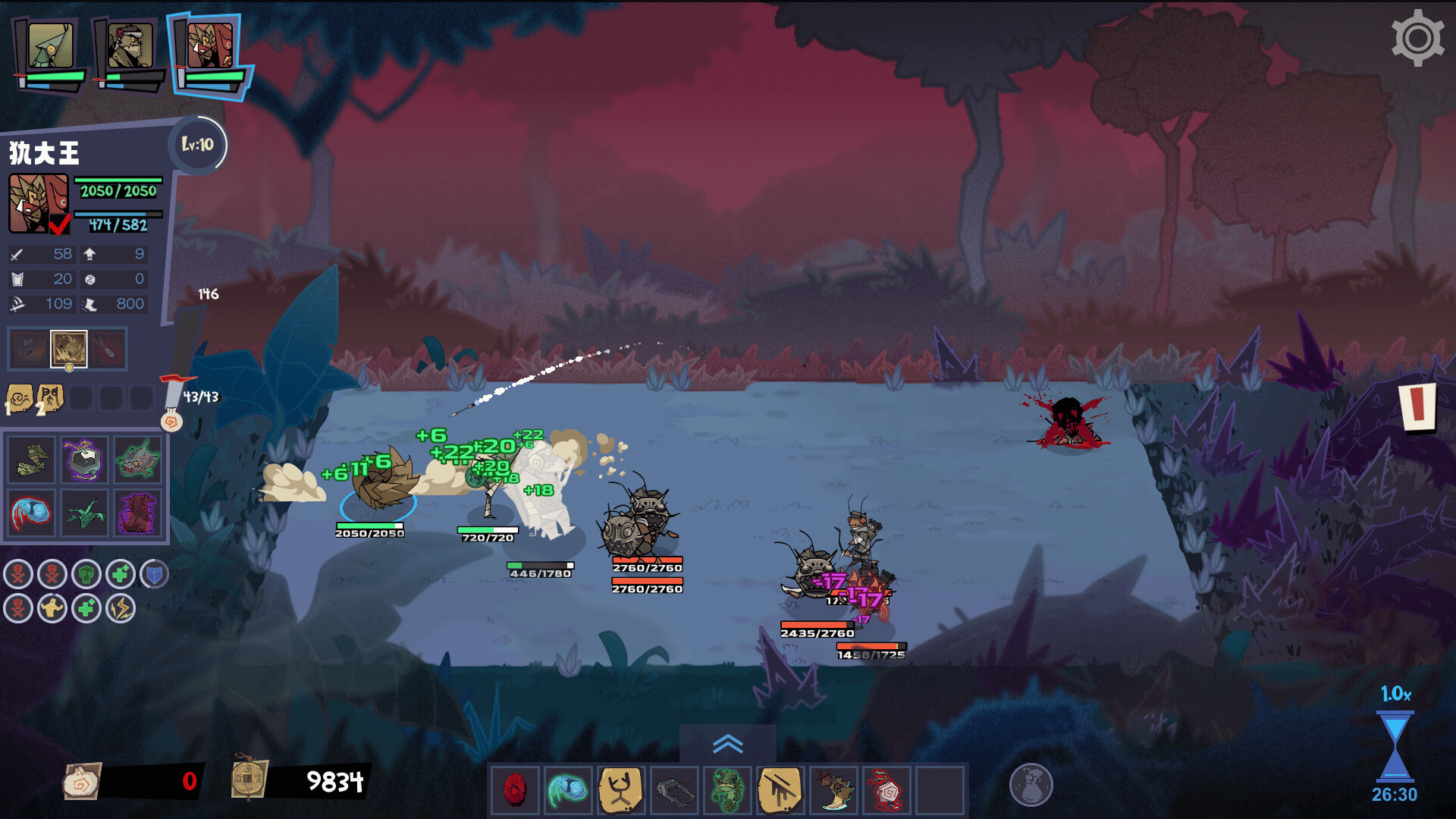1456x819 pixels.
Task: Select the curved blade weapon in hotbar
Action: pyautogui.click(x=833, y=790)
